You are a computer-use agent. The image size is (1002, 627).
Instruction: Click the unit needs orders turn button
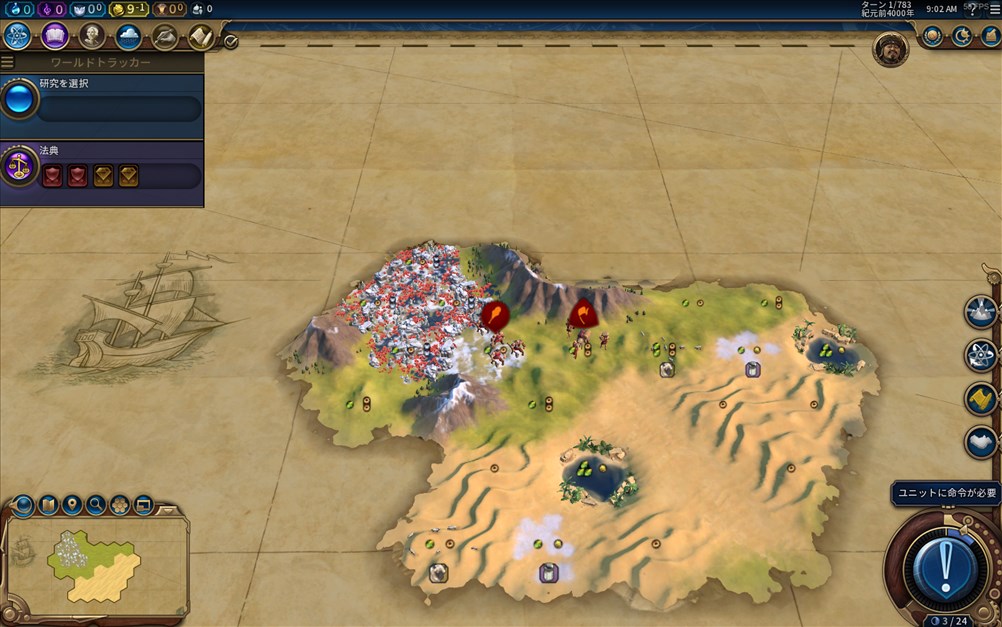[x=945, y=569]
